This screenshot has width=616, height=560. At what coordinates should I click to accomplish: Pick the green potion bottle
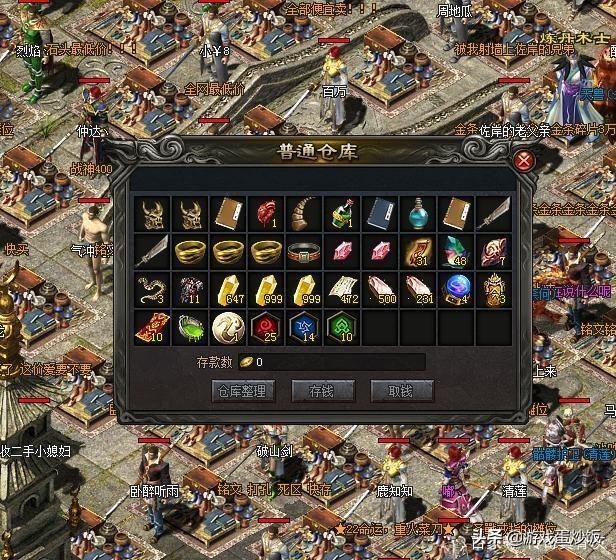(x=342, y=213)
